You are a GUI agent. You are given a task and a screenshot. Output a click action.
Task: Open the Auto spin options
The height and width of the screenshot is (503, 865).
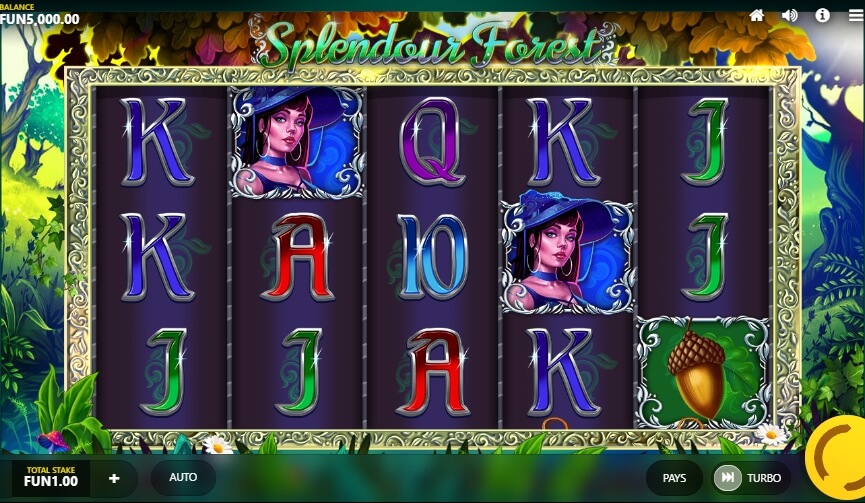183,478
